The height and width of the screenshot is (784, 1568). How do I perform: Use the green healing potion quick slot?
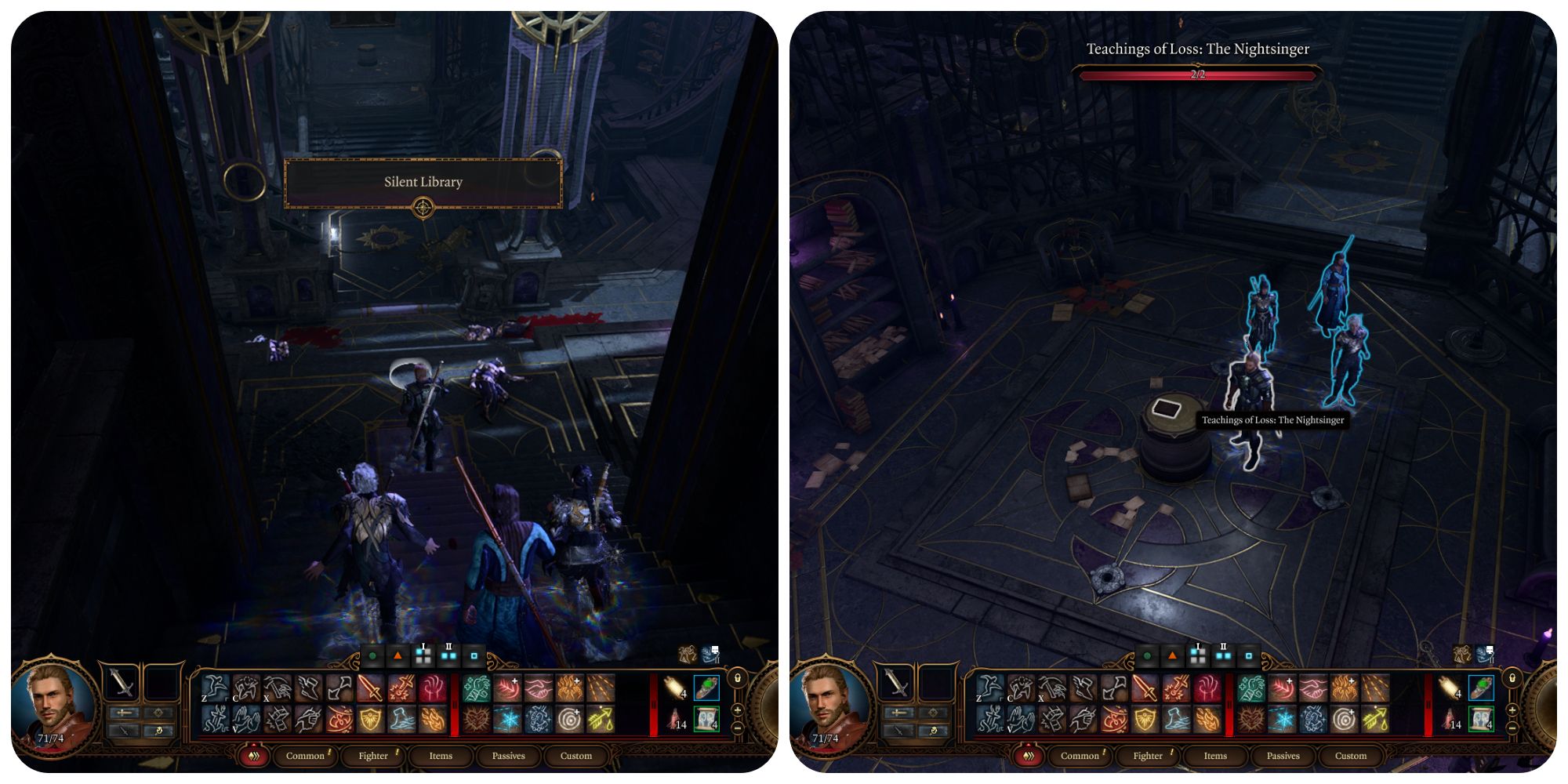pos(705,688)
